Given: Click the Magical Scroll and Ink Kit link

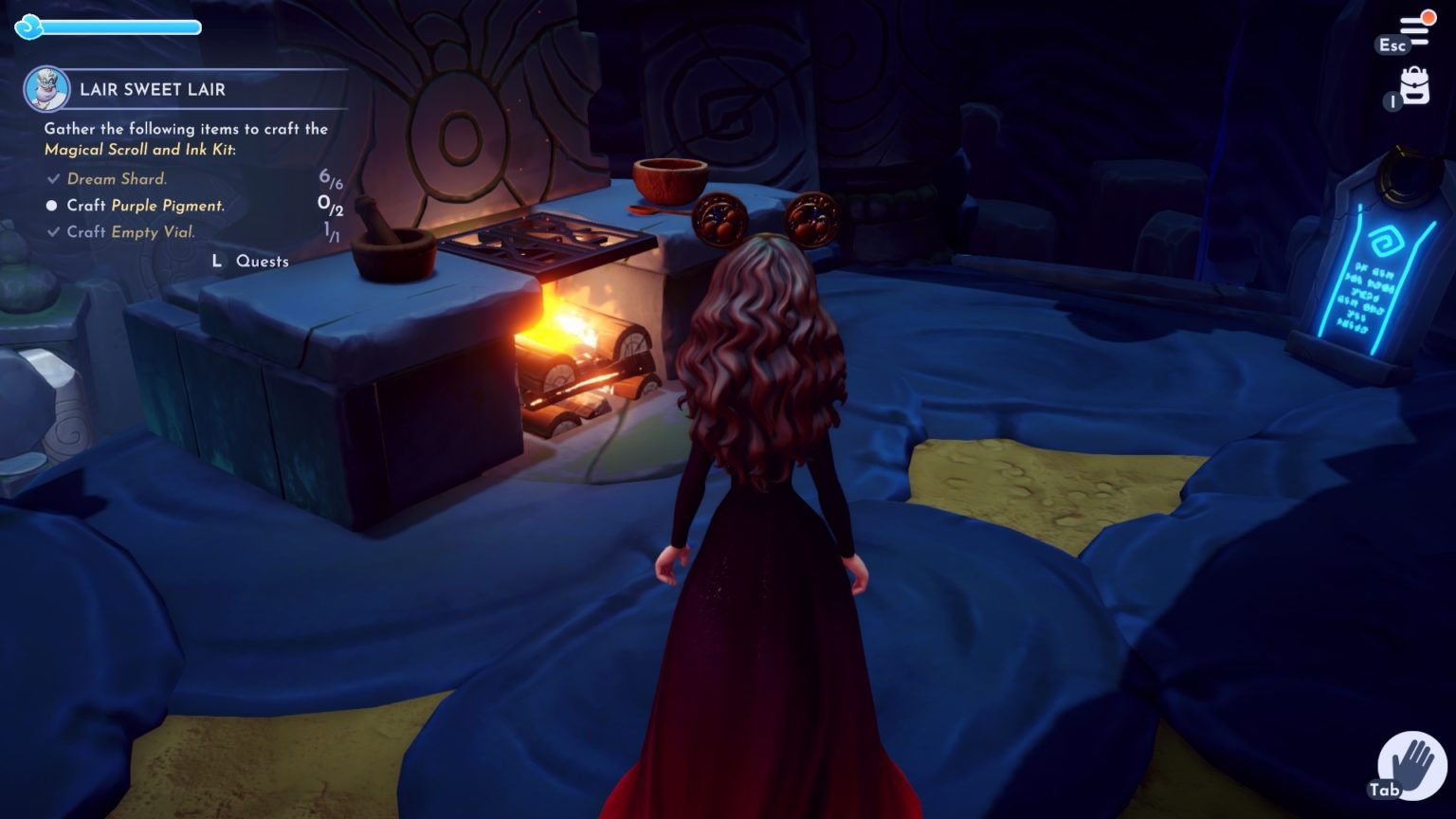Looking at the screenshot, I should click(x=138, y=149).
